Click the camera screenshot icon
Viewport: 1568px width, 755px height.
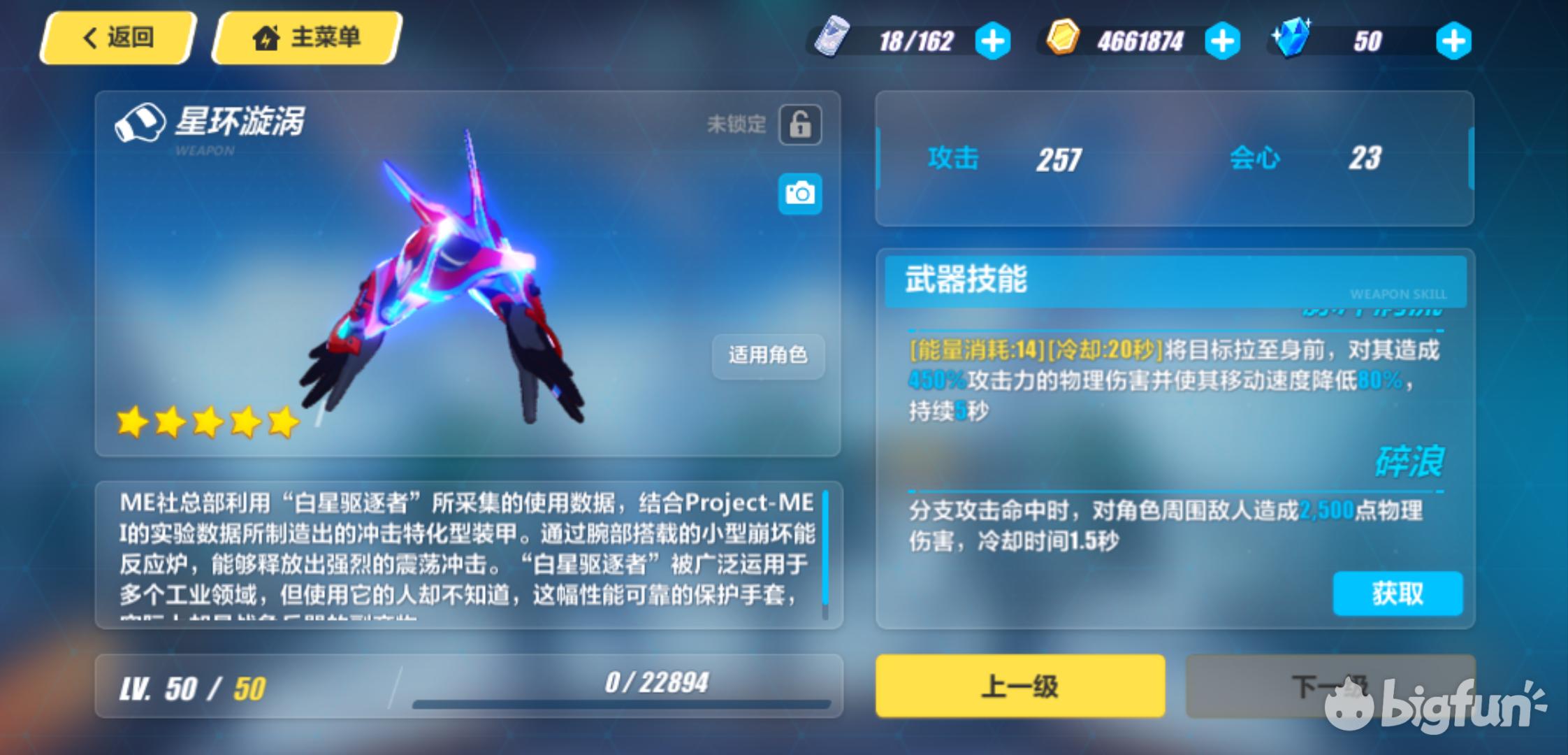coord(800,193)
